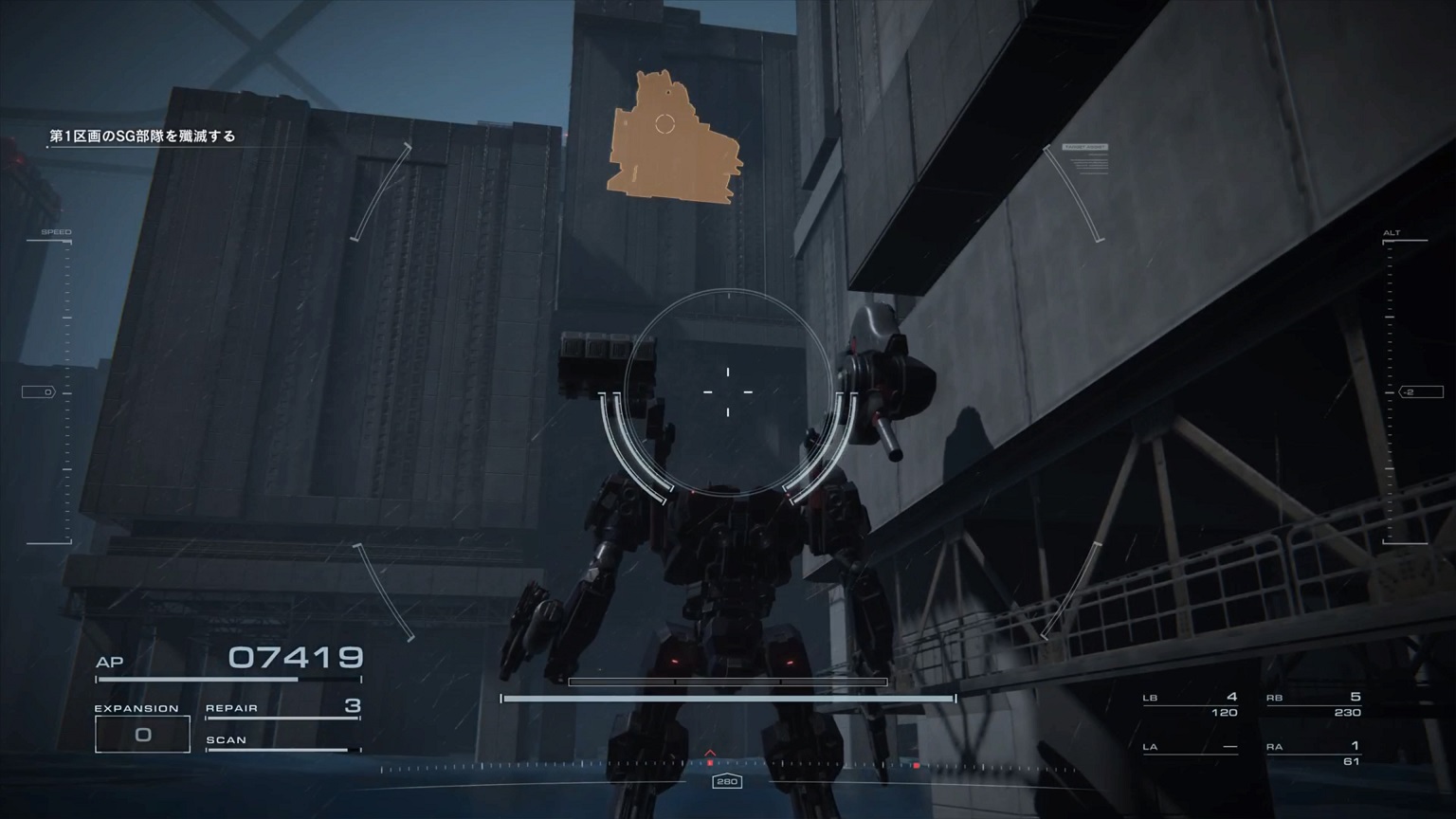Click the SCAN function label
The width and height of the screenshot is (1456, 819).
228,739
